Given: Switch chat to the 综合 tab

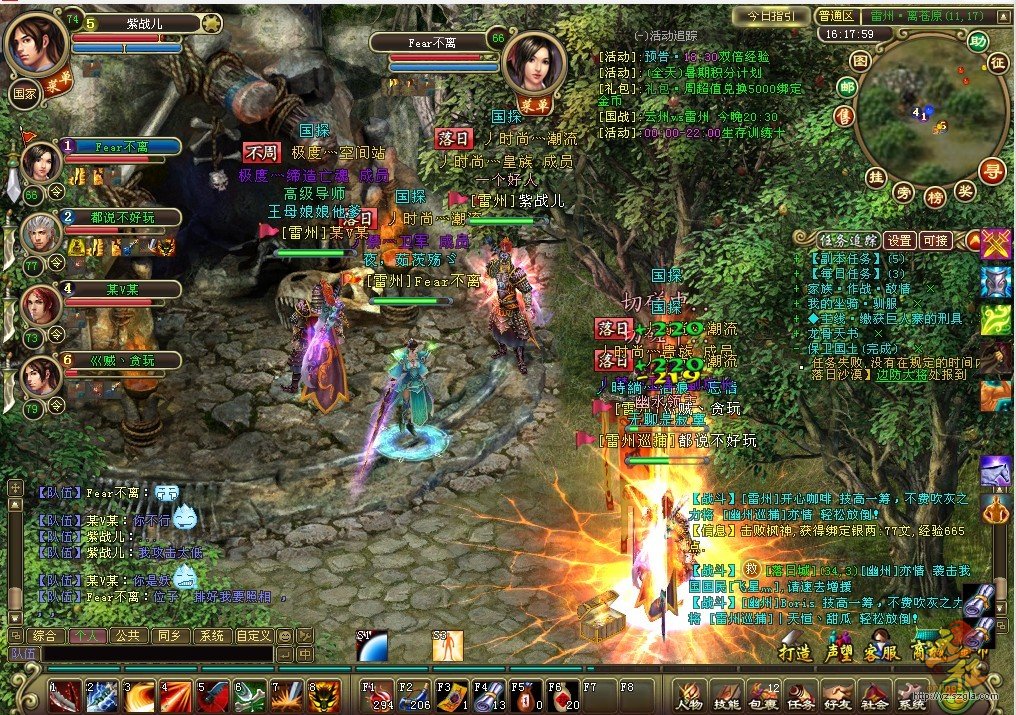Looking at the screenshot, I should point(44,635).
